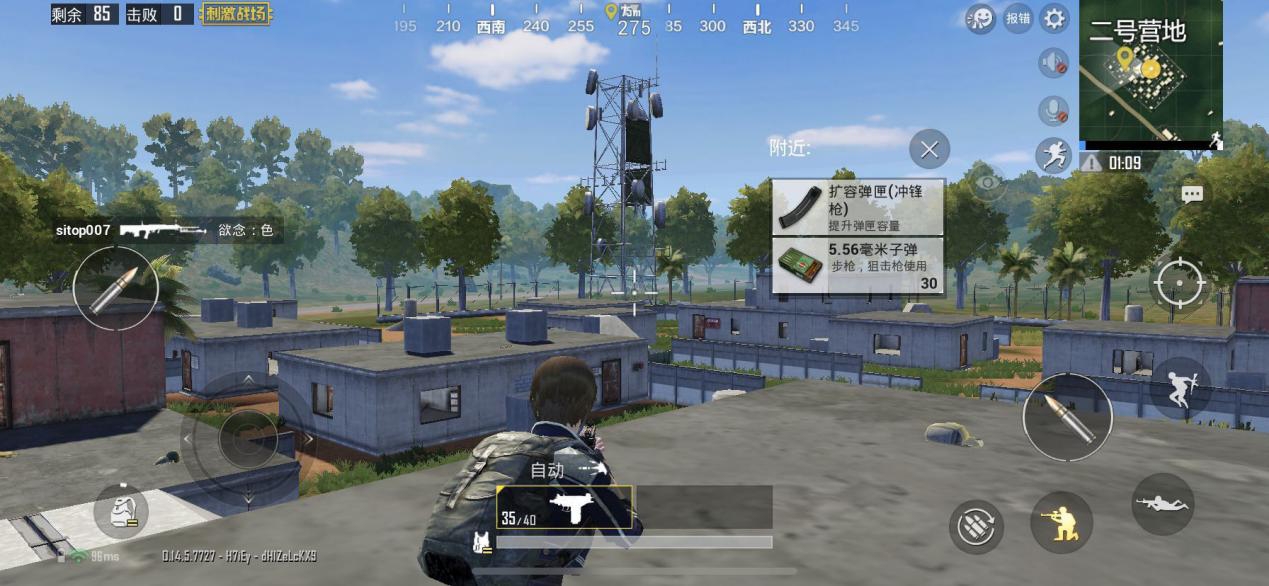Tap the crosshair aim-down-sights button
This screenshot has height=586, width=1269.
[1180, 283]
